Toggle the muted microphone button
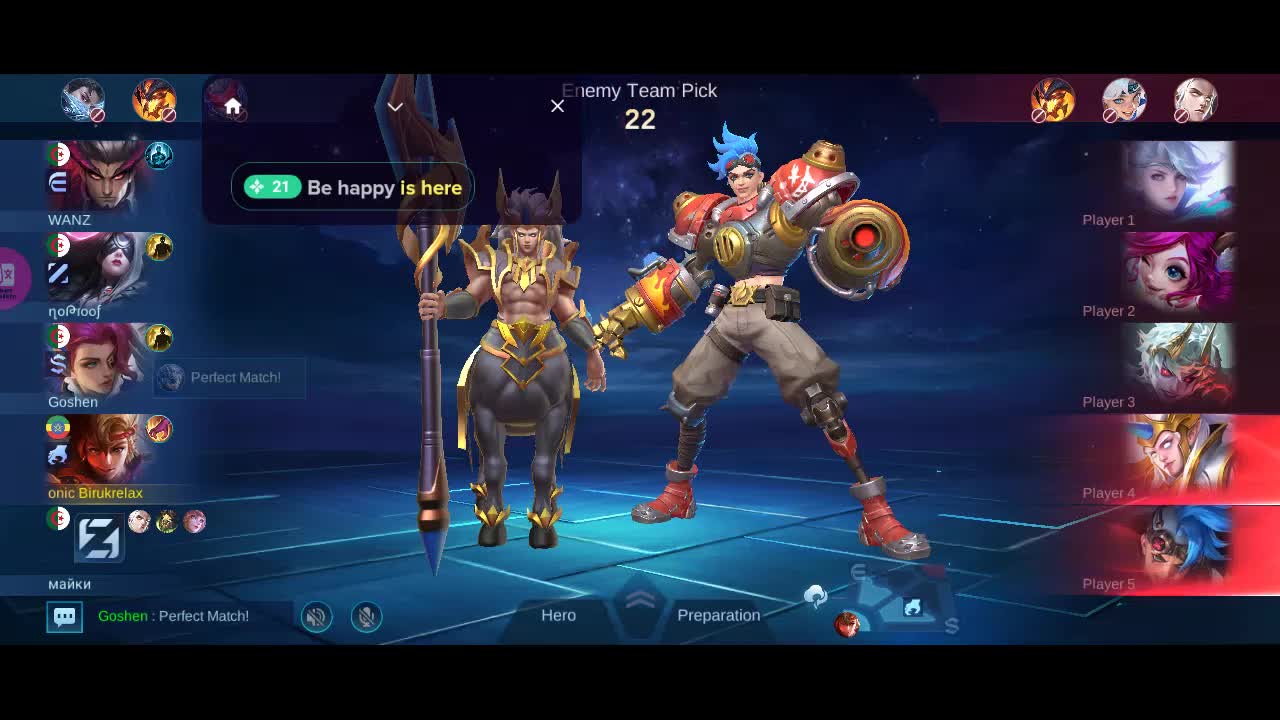 (x=367, y=617)
